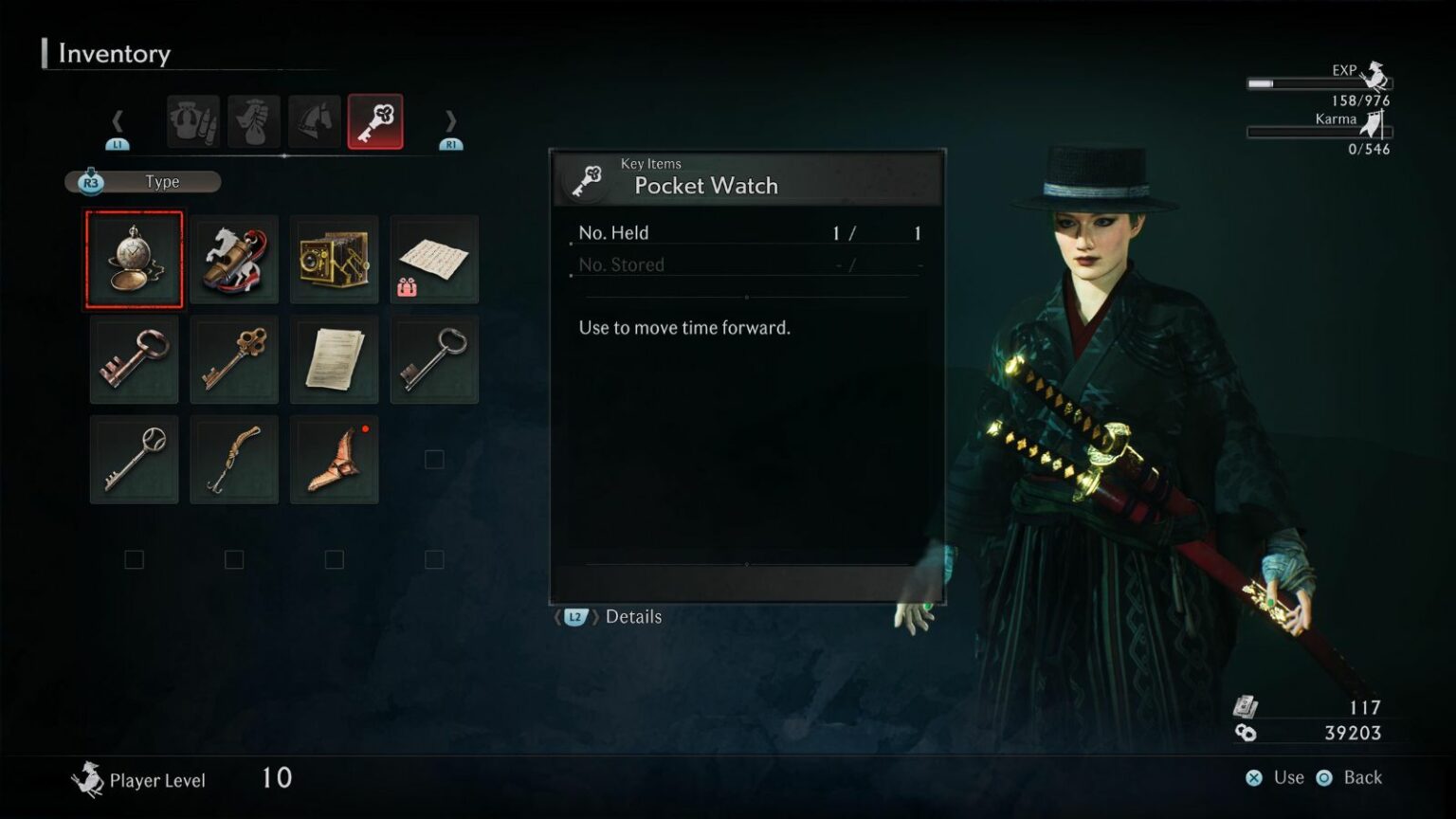Select the bronze key in the second row
Image resolution: width=1456 pixels, height=819 pixels.
pos(234,359)
